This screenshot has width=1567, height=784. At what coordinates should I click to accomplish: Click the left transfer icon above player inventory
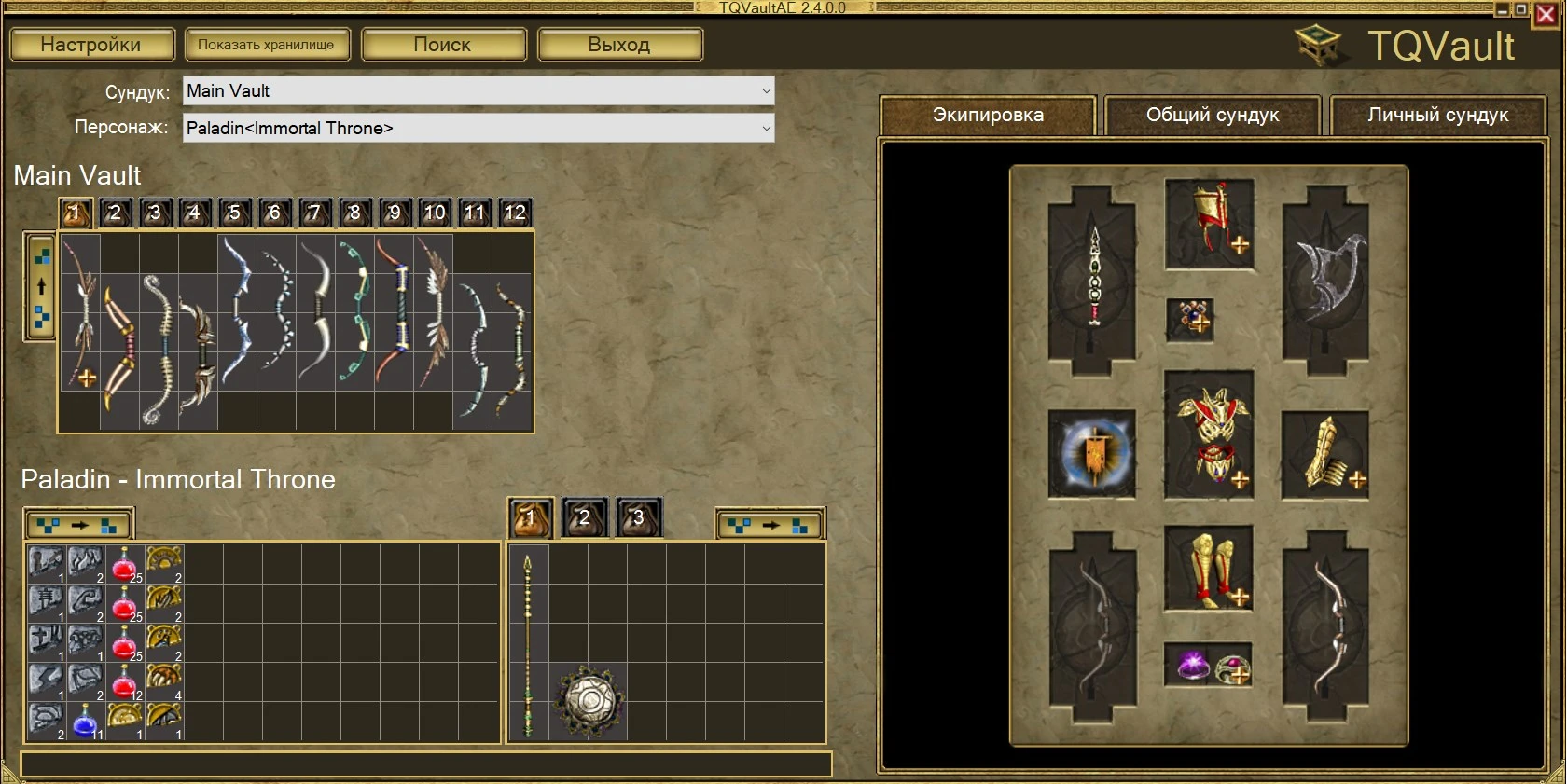click(x=78, y=523)
